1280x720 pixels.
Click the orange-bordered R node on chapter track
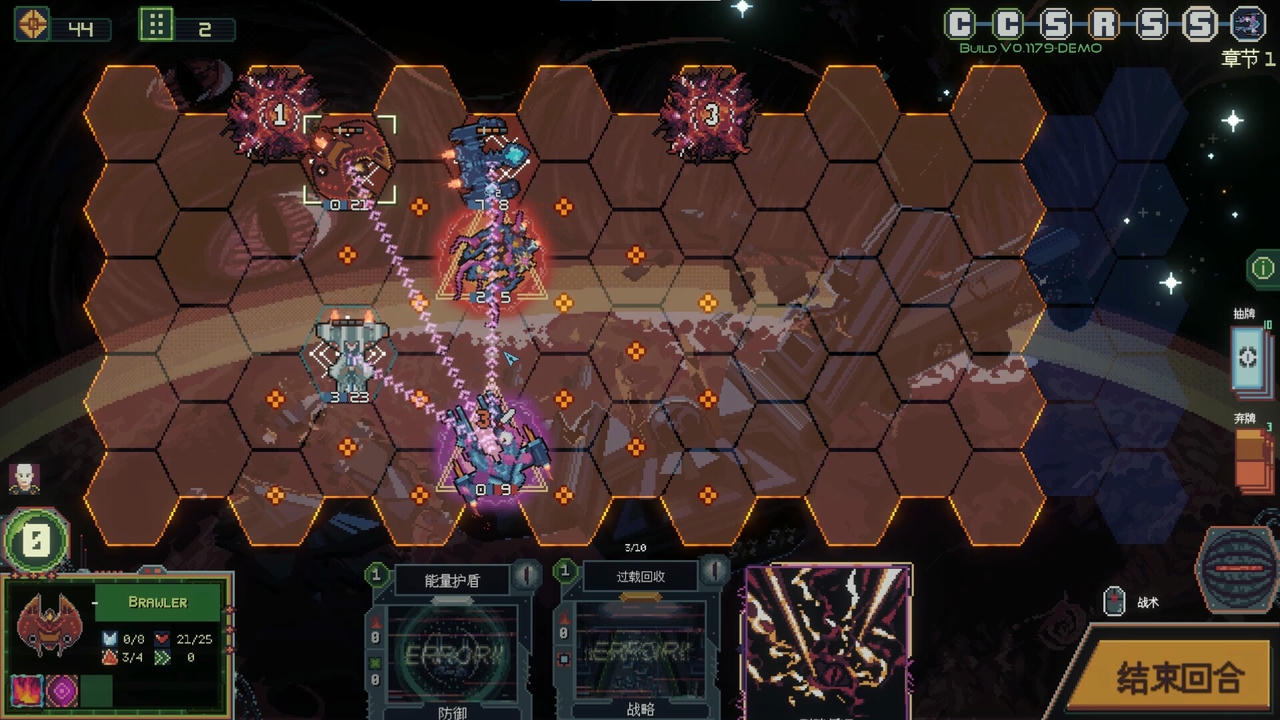[1104, 23]
